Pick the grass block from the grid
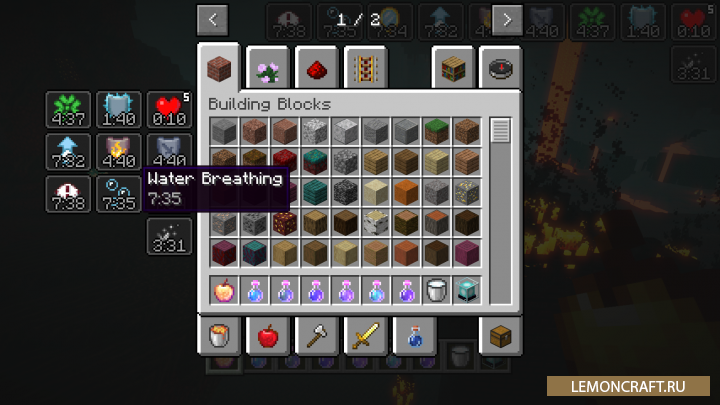The height and width of the screenshot is (405, 720). [x=435, y=132]
